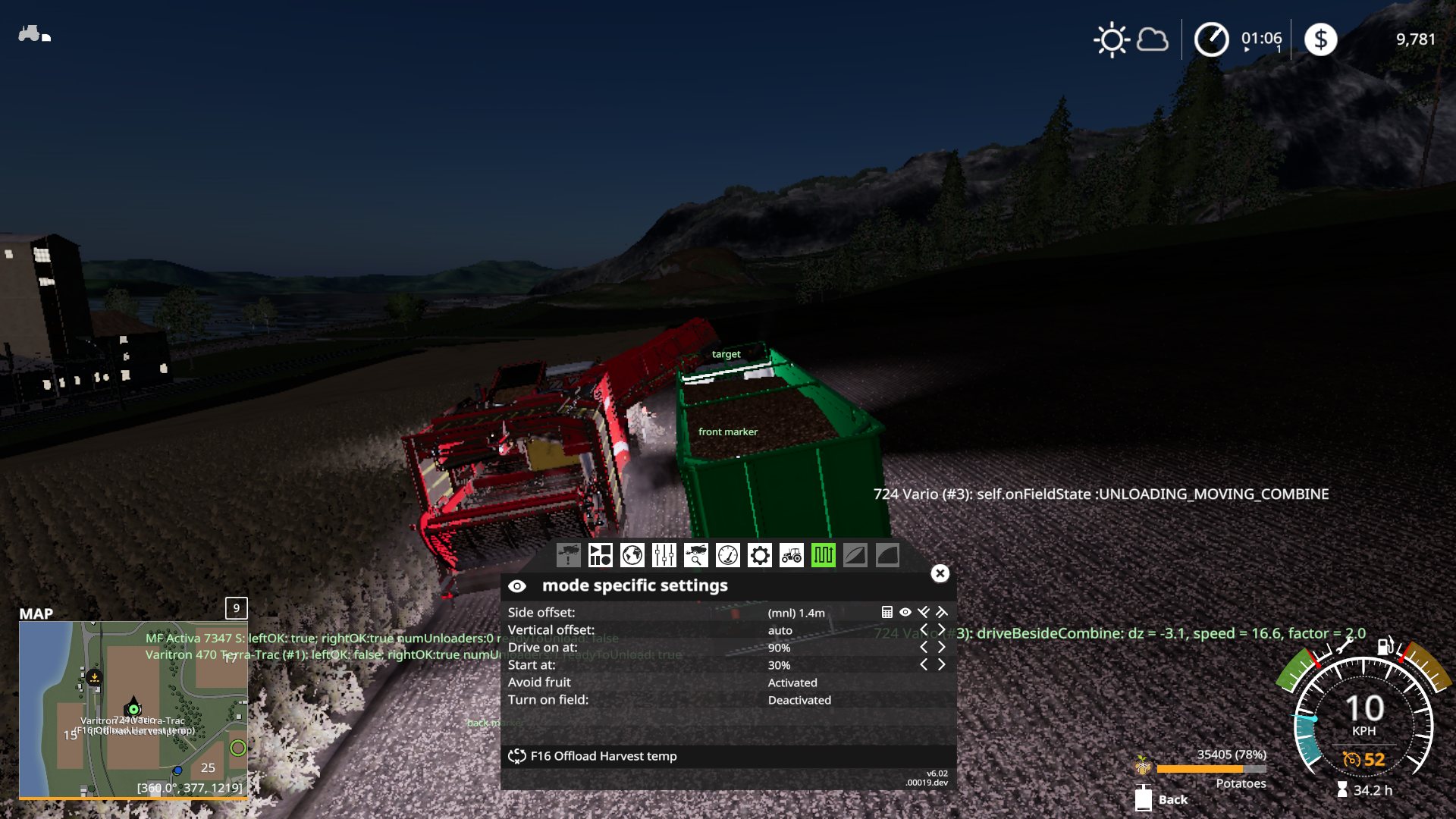This screenshot has height=819, width=1456.
Task: Click the calculator icon on Side offset row
Action: click(886, 612)
